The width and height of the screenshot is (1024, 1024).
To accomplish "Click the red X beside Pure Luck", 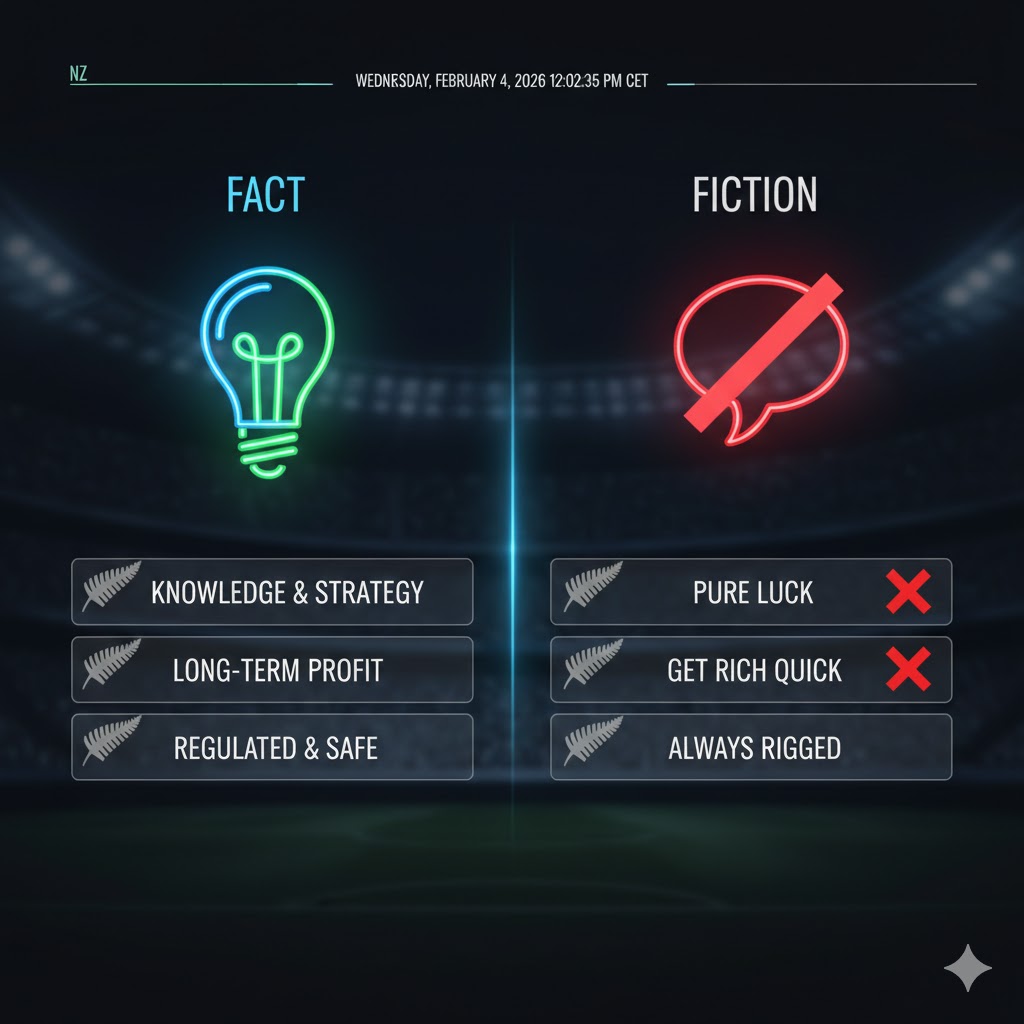I will 908,592.
